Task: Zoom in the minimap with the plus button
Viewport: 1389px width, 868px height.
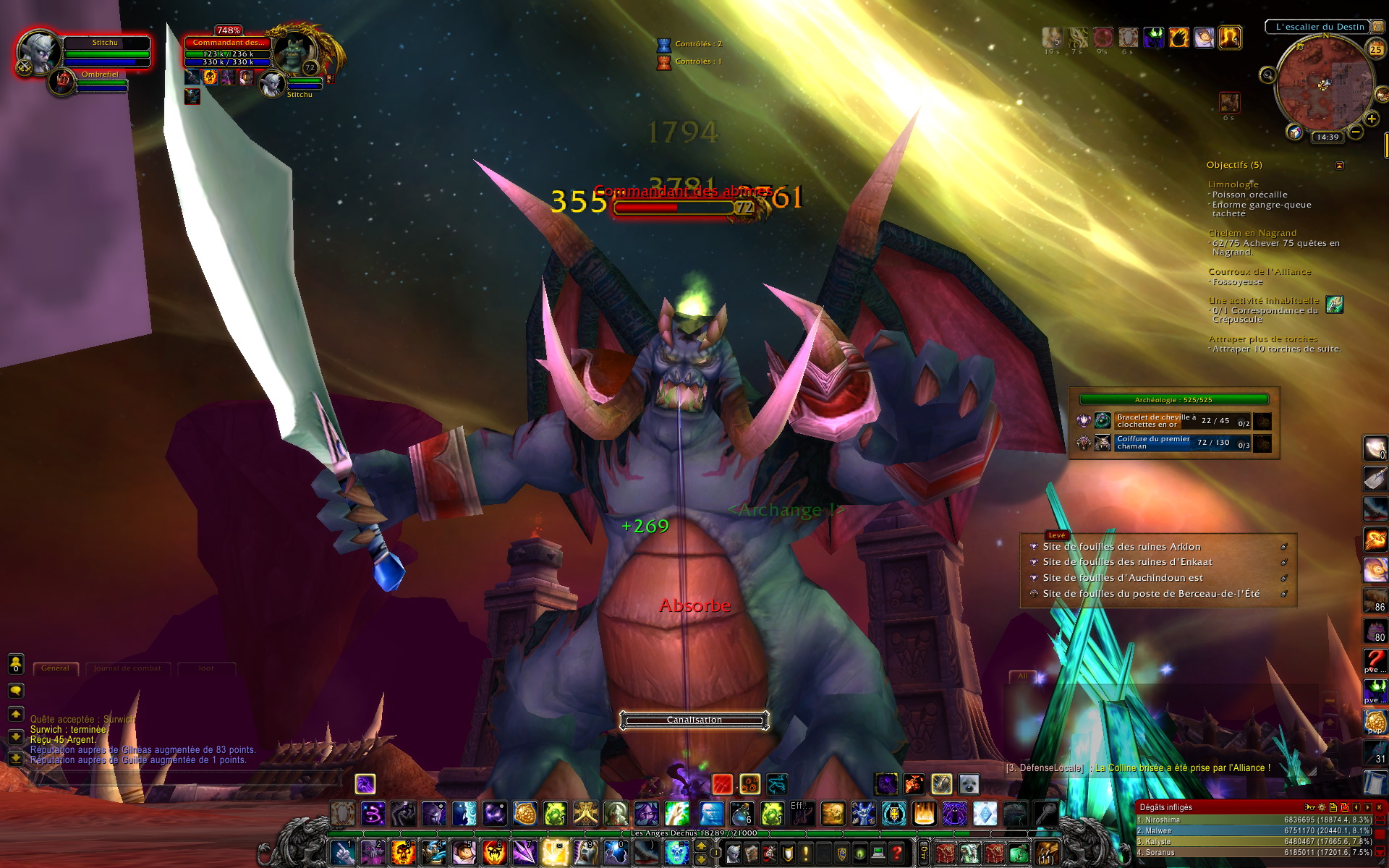Action: [x=1371, y=119]
